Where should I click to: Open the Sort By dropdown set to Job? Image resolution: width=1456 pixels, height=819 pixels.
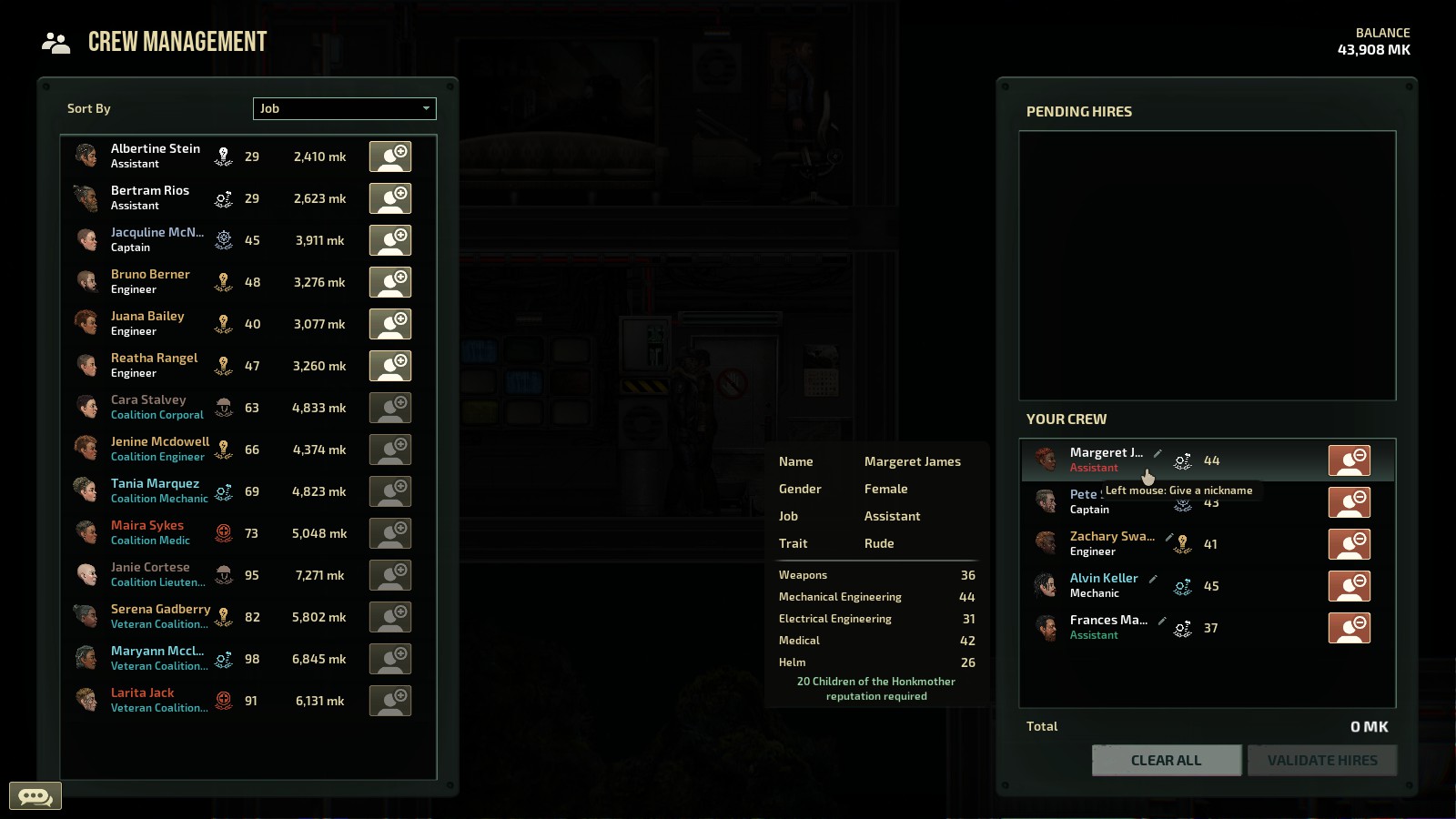[x=344, y=108]
